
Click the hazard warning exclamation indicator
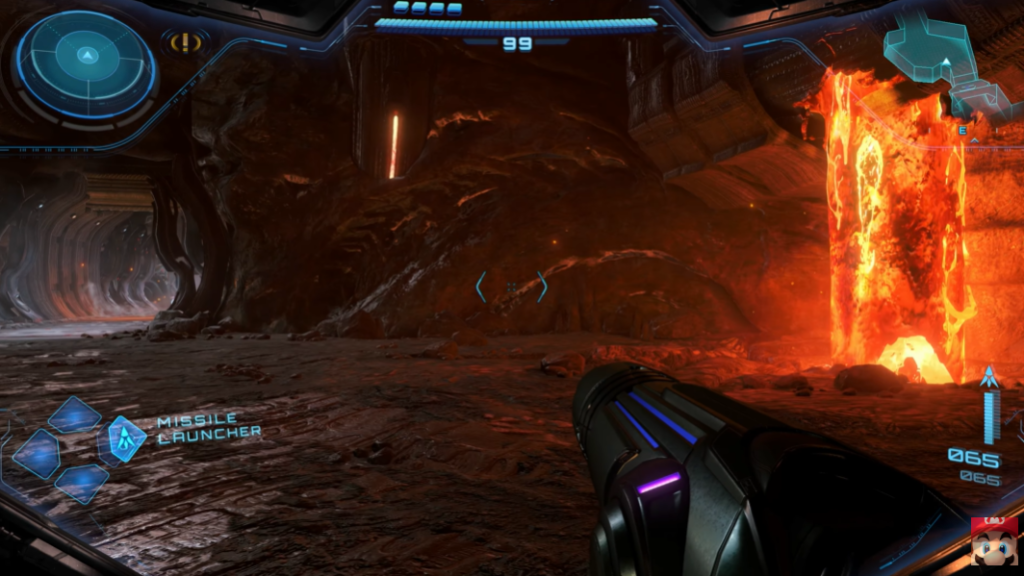coord(186,43)
